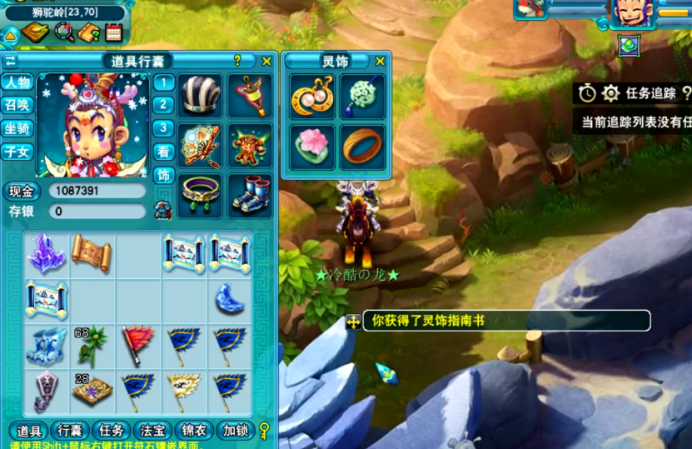This screenshot has width=692, height=449.
Task: Select the striped helmet equipment slot
Action: click(201, 93)
